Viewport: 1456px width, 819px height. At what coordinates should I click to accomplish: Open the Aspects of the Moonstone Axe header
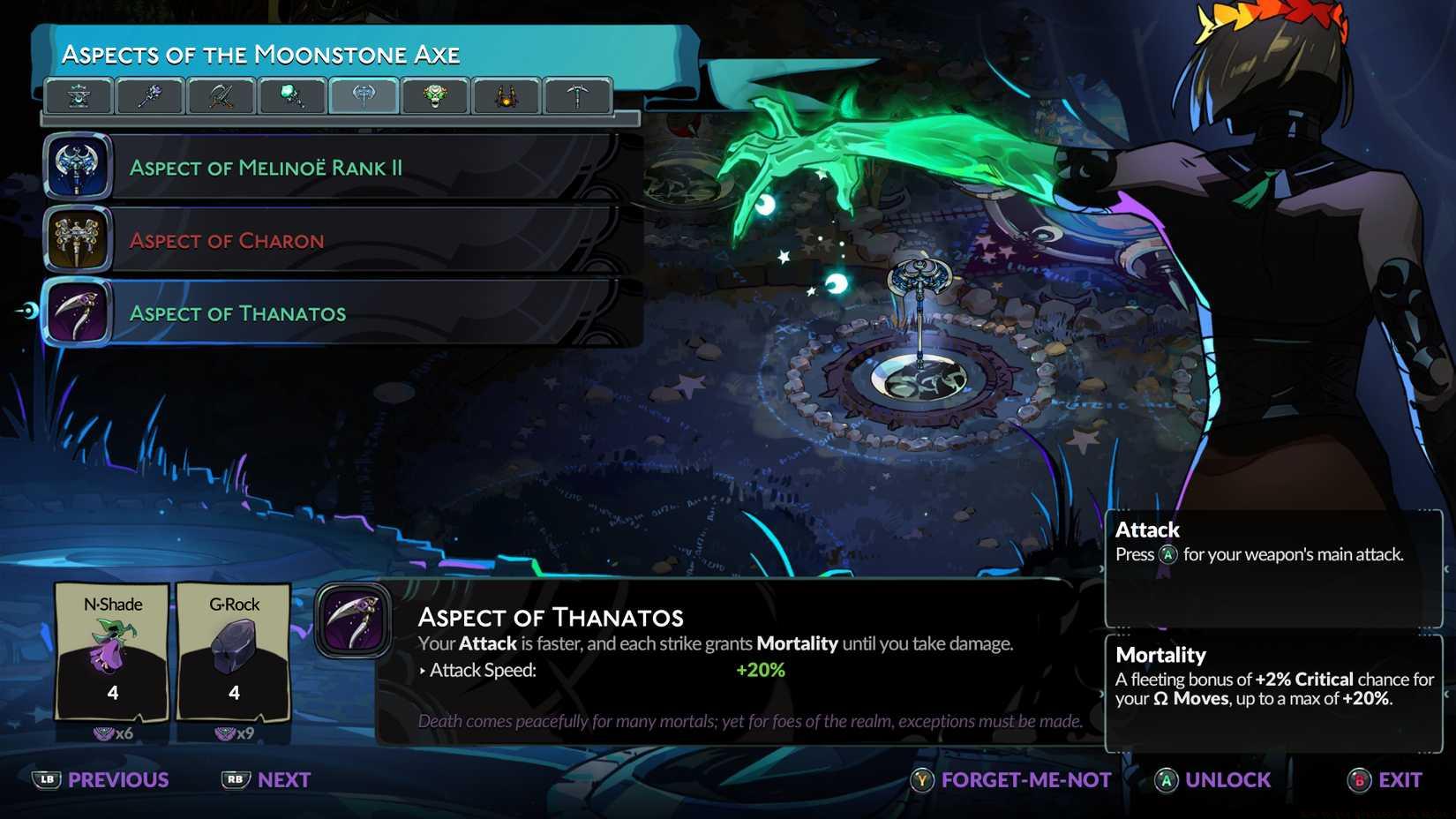coord(260,54)
